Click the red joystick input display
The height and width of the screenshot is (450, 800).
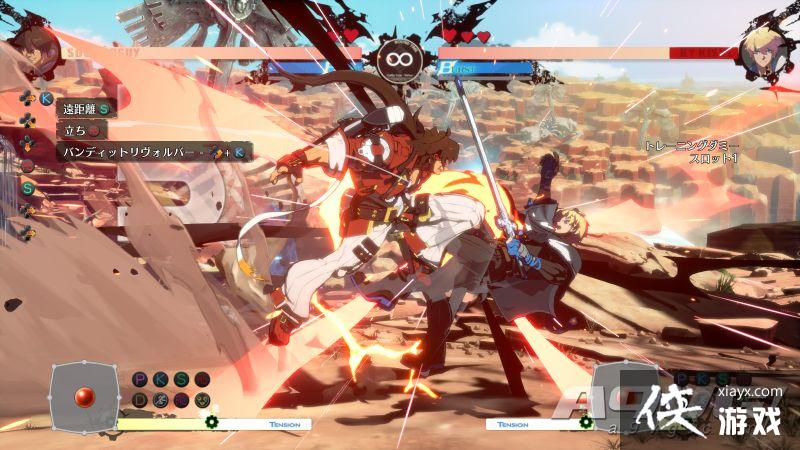tap(85, 395)
